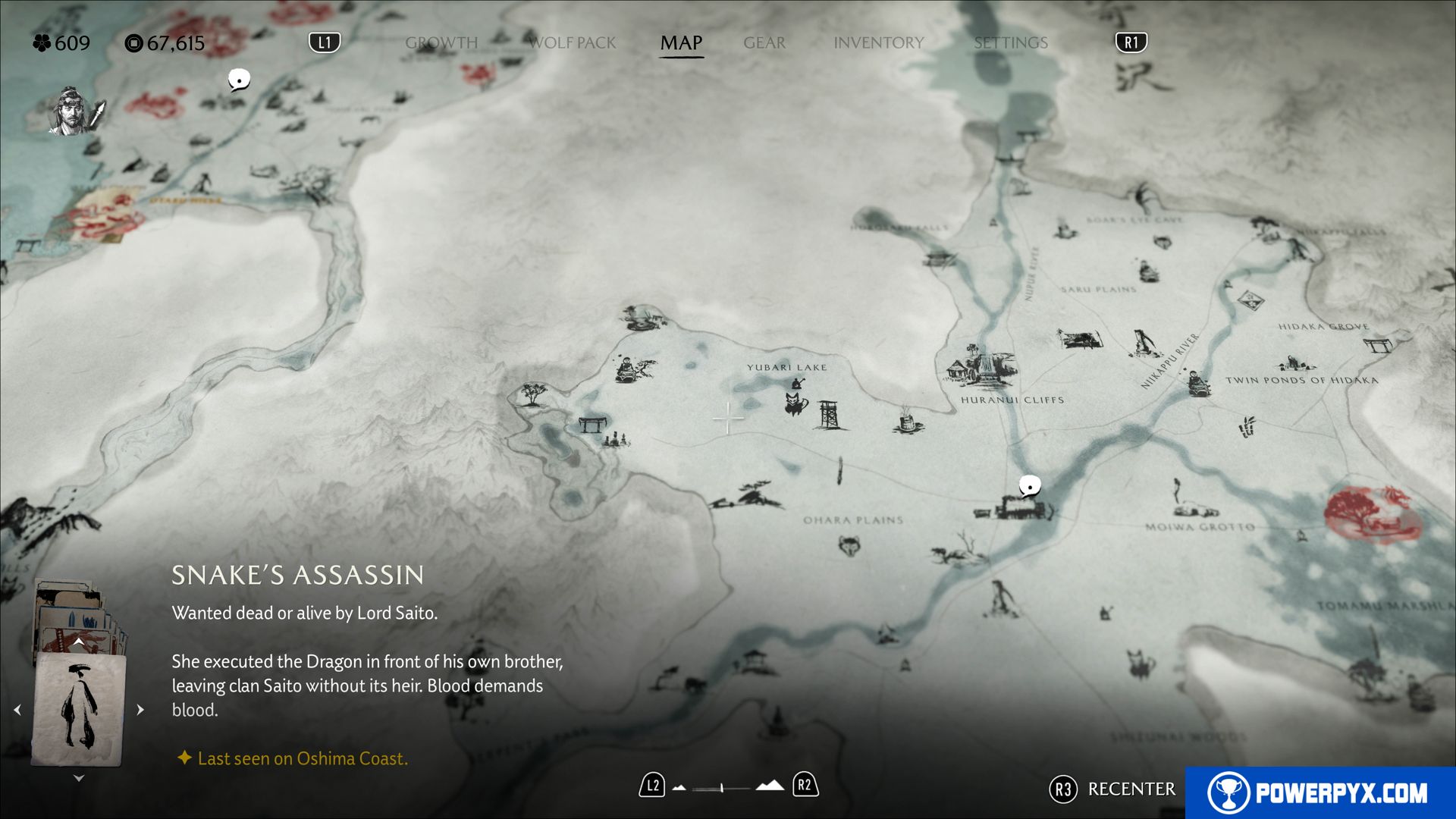Open the PowerPyx.com watermark link
The width and height of the screenshot is (1456, 819).
point(1320,792)
